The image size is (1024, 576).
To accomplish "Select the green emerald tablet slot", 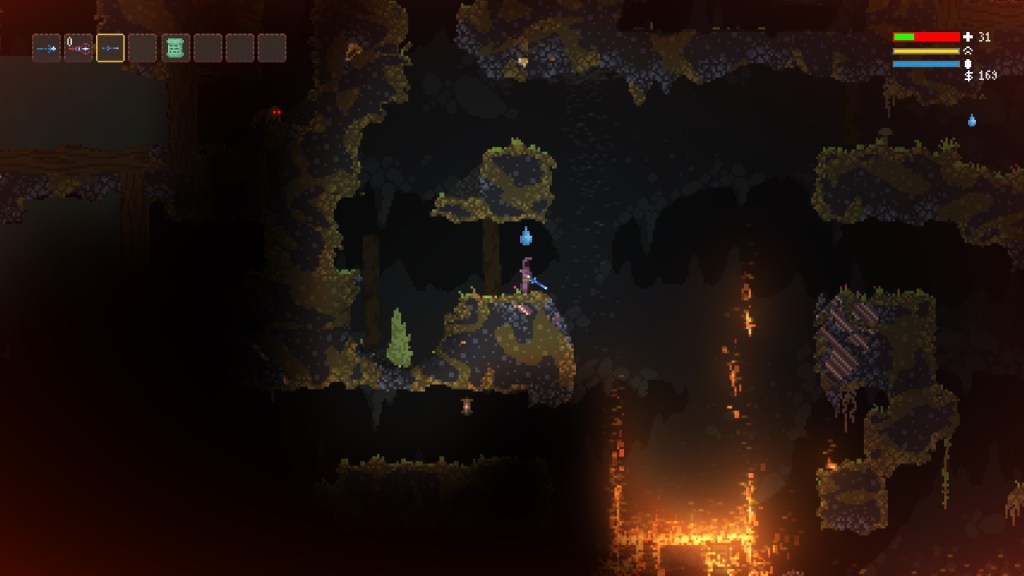I will 175,48.
